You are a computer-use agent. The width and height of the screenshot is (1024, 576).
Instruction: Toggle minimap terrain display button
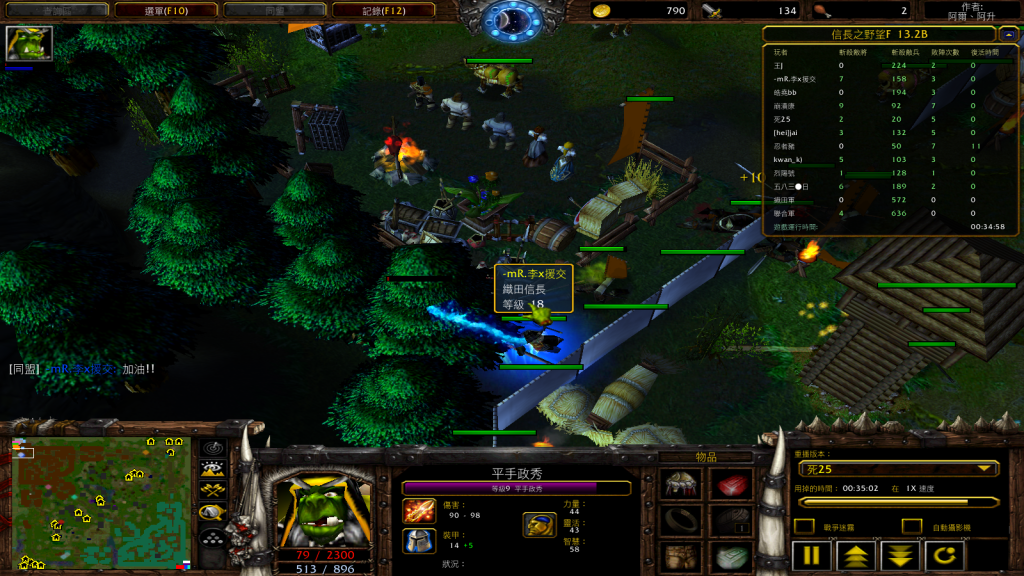pyautogui.click(x=212, y=468)
